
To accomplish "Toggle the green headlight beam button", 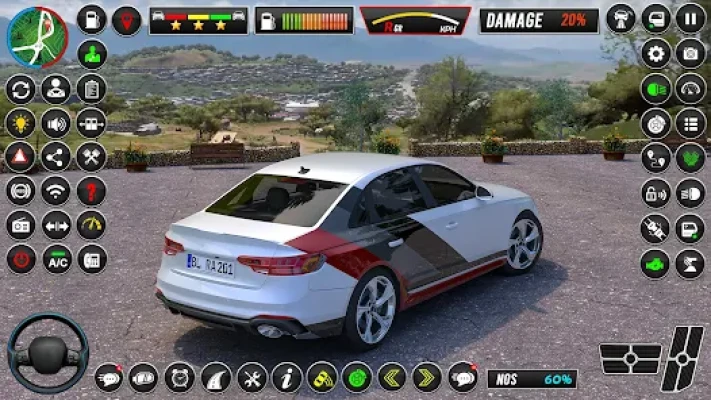I will click(x=656, y=89).
